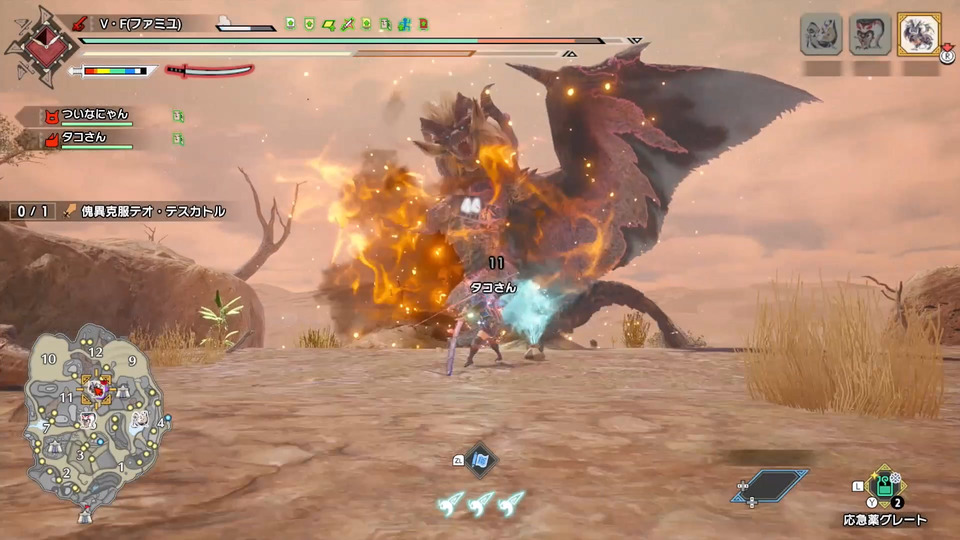Image resolution: width=960 pixels, height=540 pixels.
Task: Click the long sword spirit gauge icon
Action: coord(208,71)
